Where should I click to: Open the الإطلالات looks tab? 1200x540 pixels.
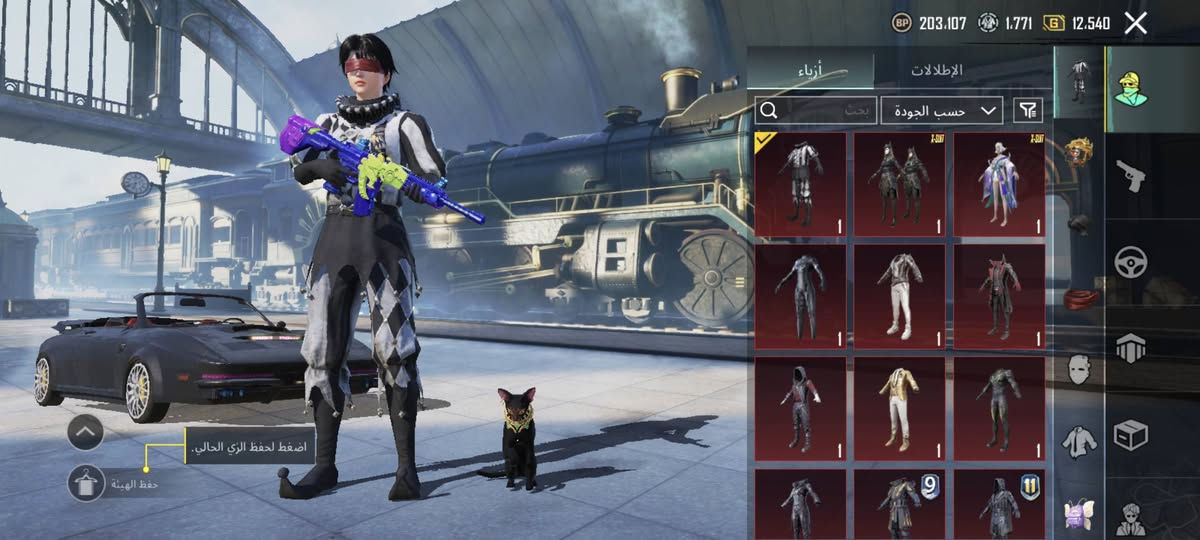pos(936,70)
